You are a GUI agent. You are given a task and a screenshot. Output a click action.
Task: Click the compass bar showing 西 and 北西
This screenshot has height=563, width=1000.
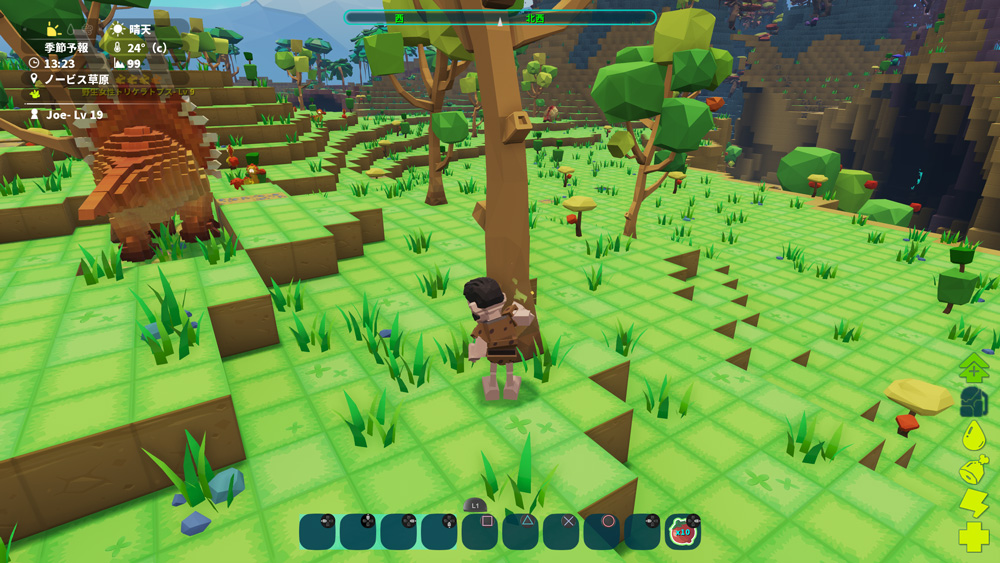click(500, 18)
